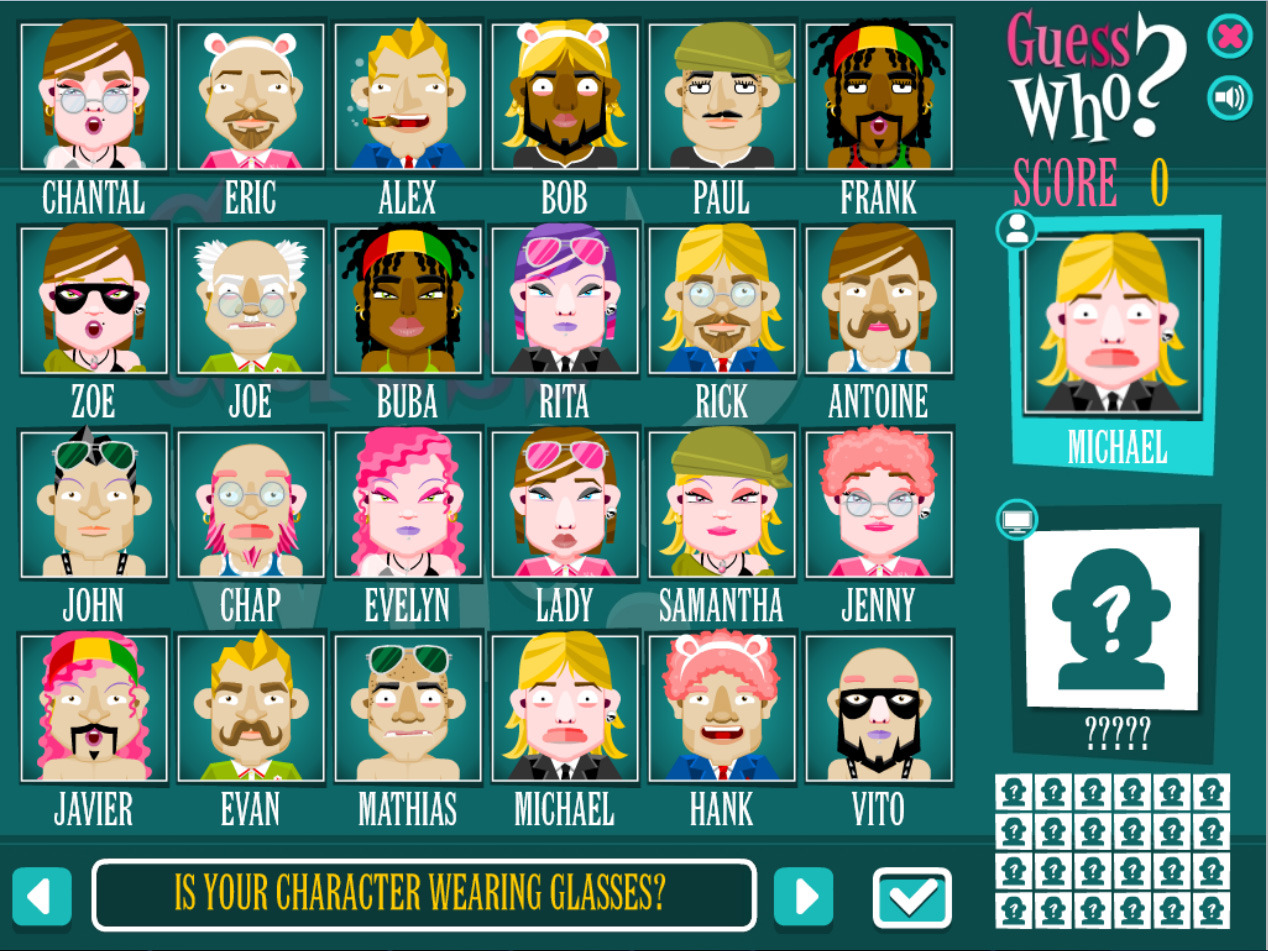Select the Joe character tile
Screen dimensions: 1268x951
pos(251,302)
